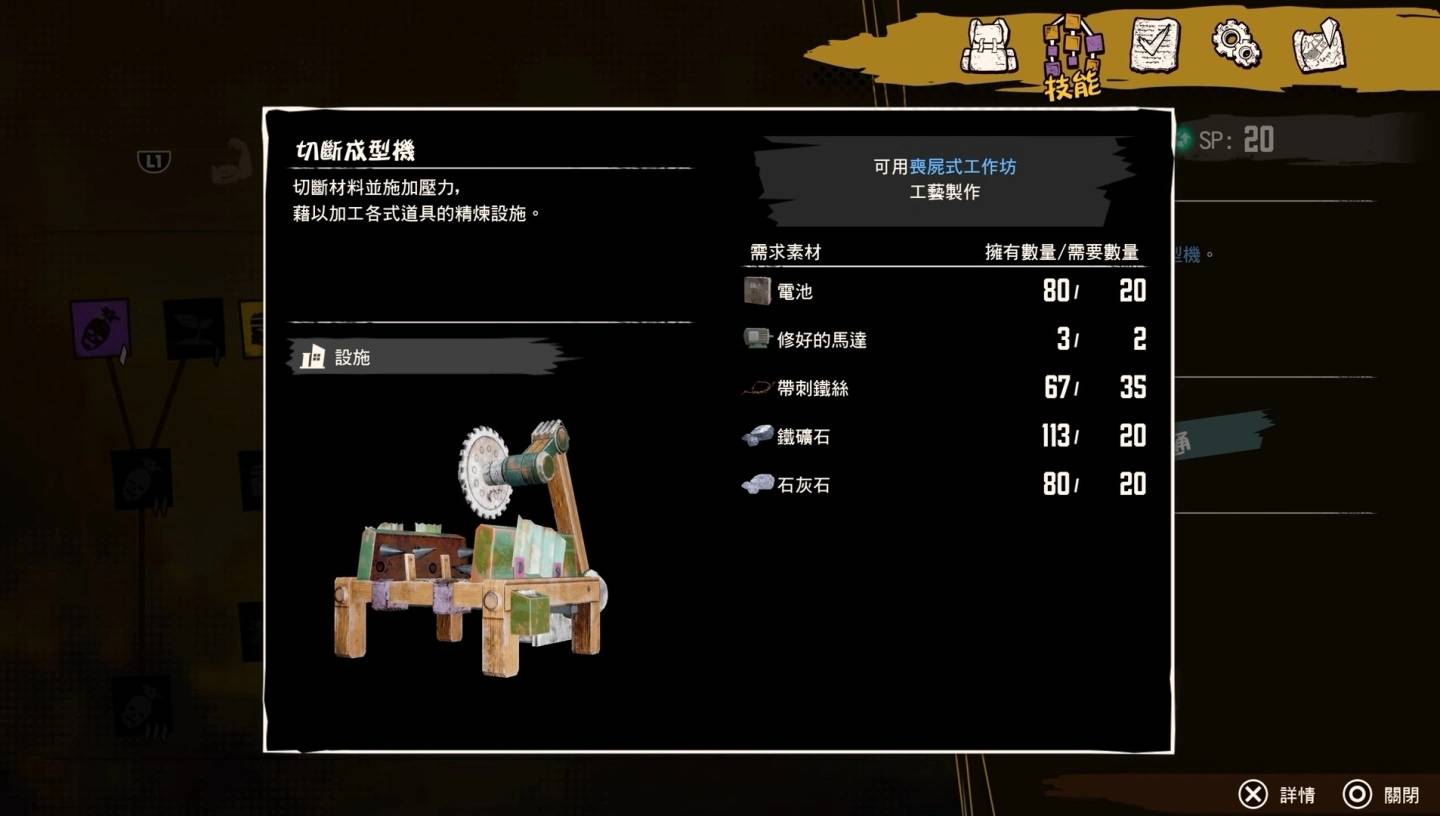The width and height of the screenshot is (1440, 816).
Task: Select the 帶刺鐵絲 barbed wire icon
Action: click(757, 388)
